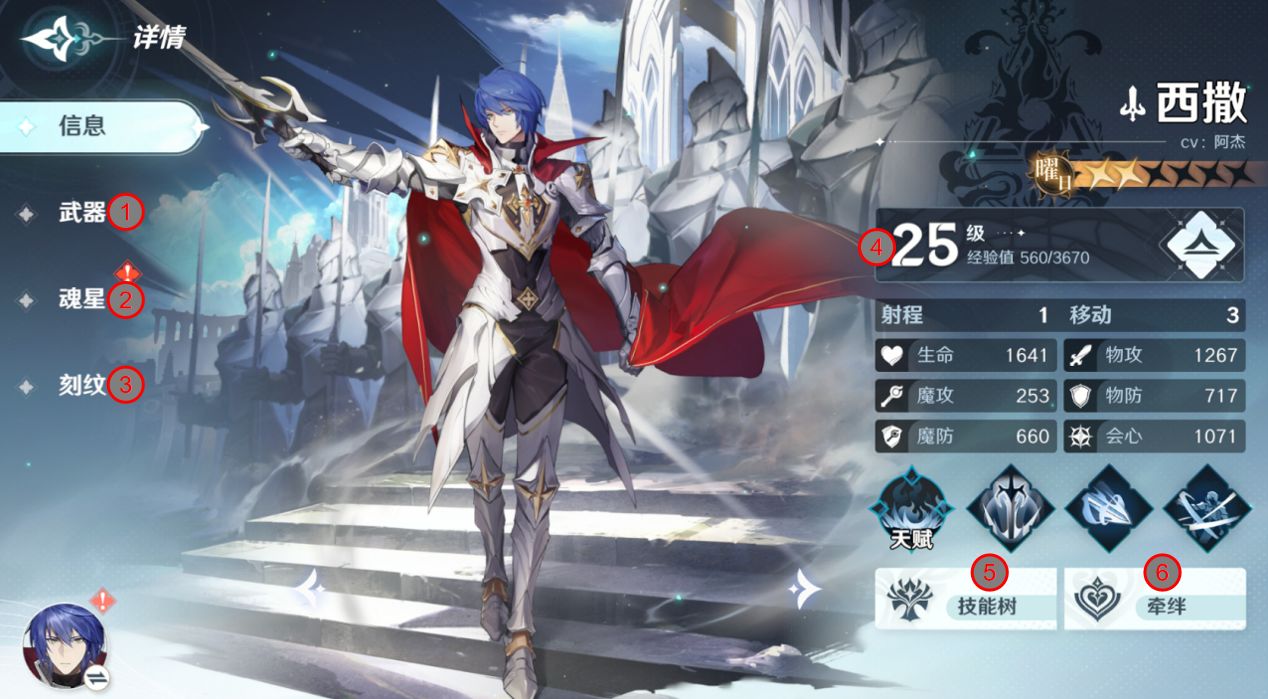Image resolution: width=1268 pixels, height=699 pixels.
Task: Show the previous character with left arrow
Action: [x=311, y=590]
